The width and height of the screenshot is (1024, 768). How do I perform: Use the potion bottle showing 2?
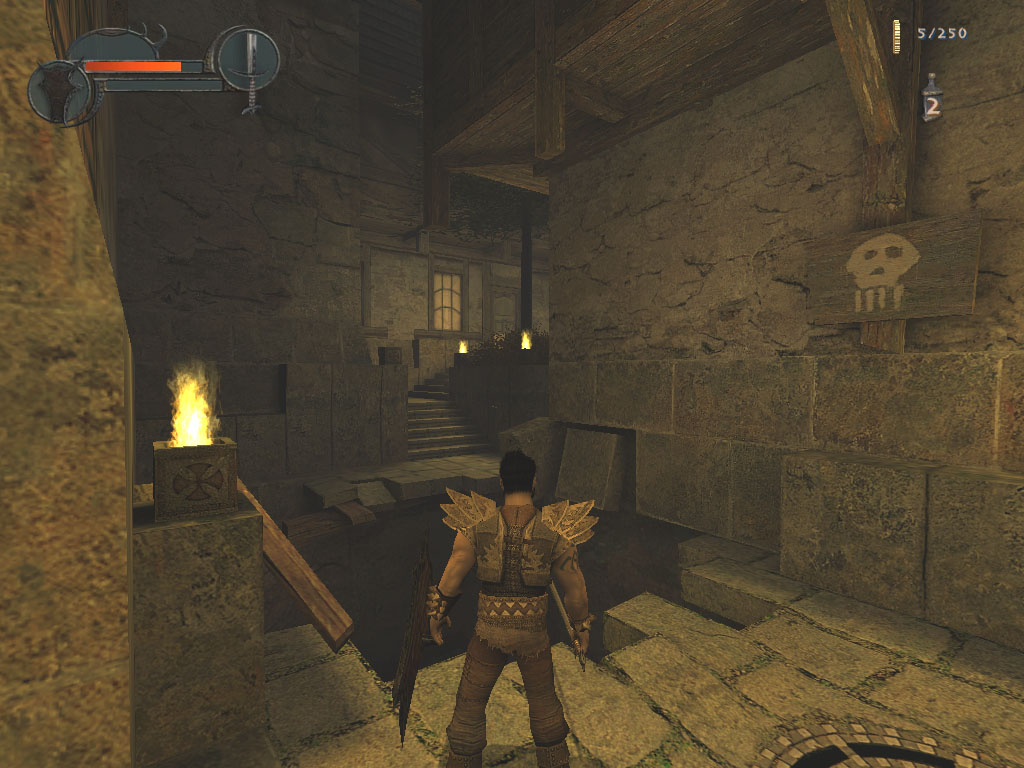931,100
